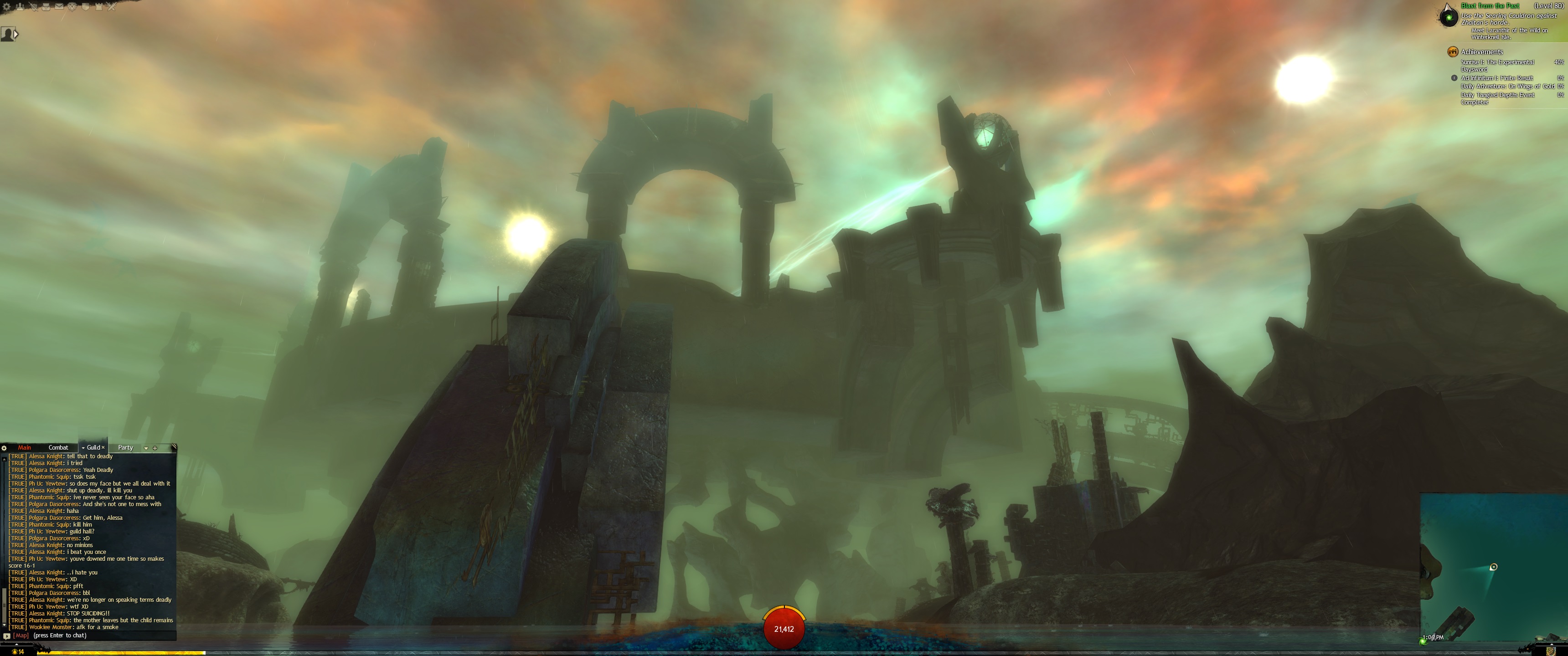Add a new chat tab
1568x656 pixels.
pos(155,448)
